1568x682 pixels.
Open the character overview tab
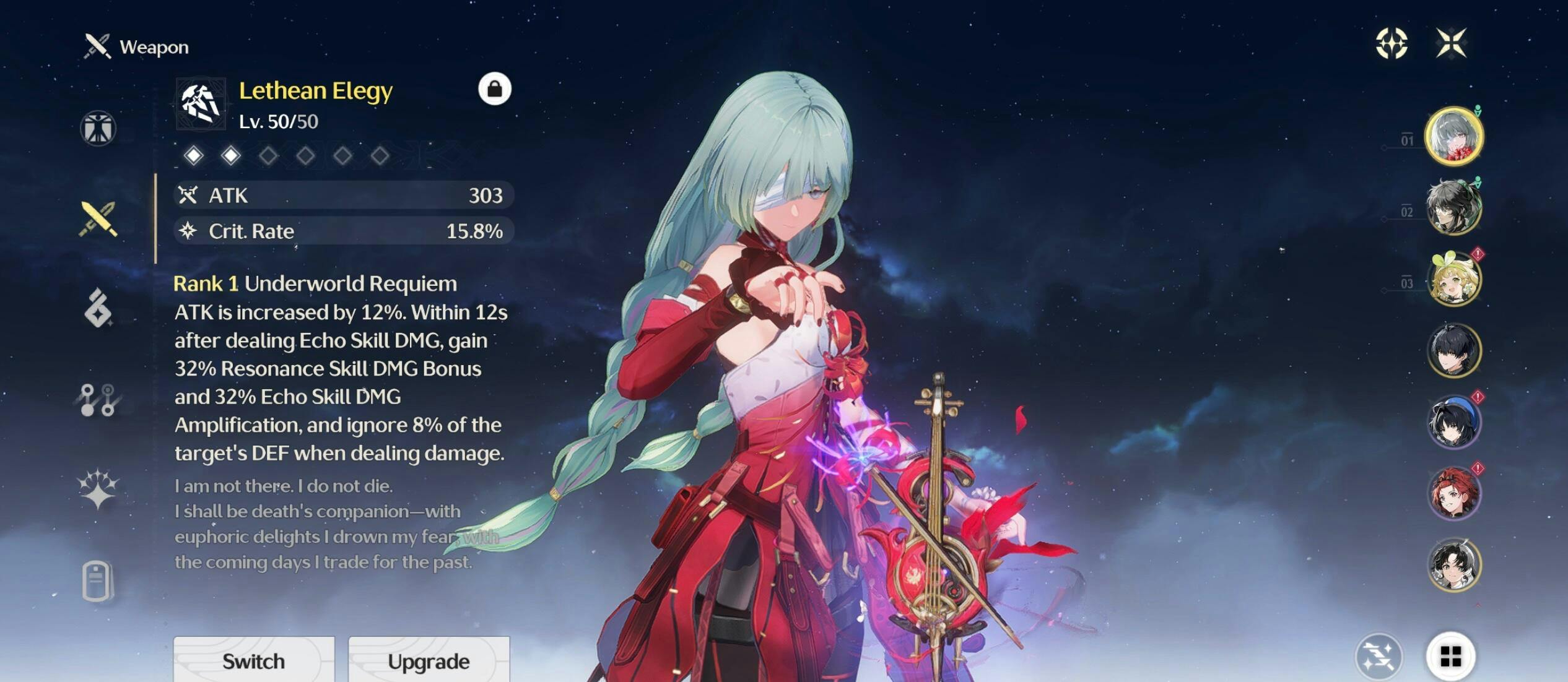(x=98, y=128)
